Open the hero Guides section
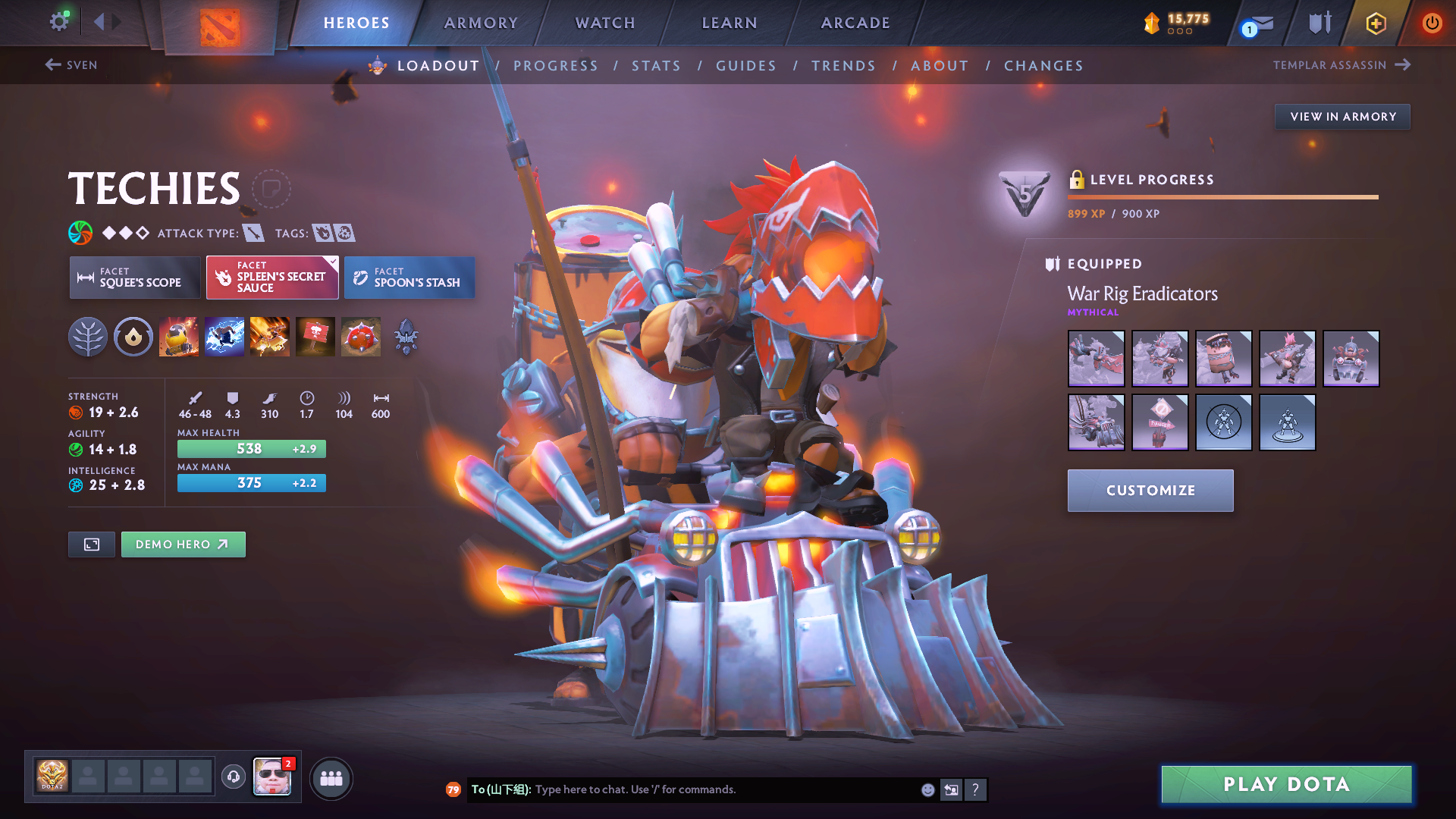This screenshot has width=1456, height=819. [x=746, y=66]
